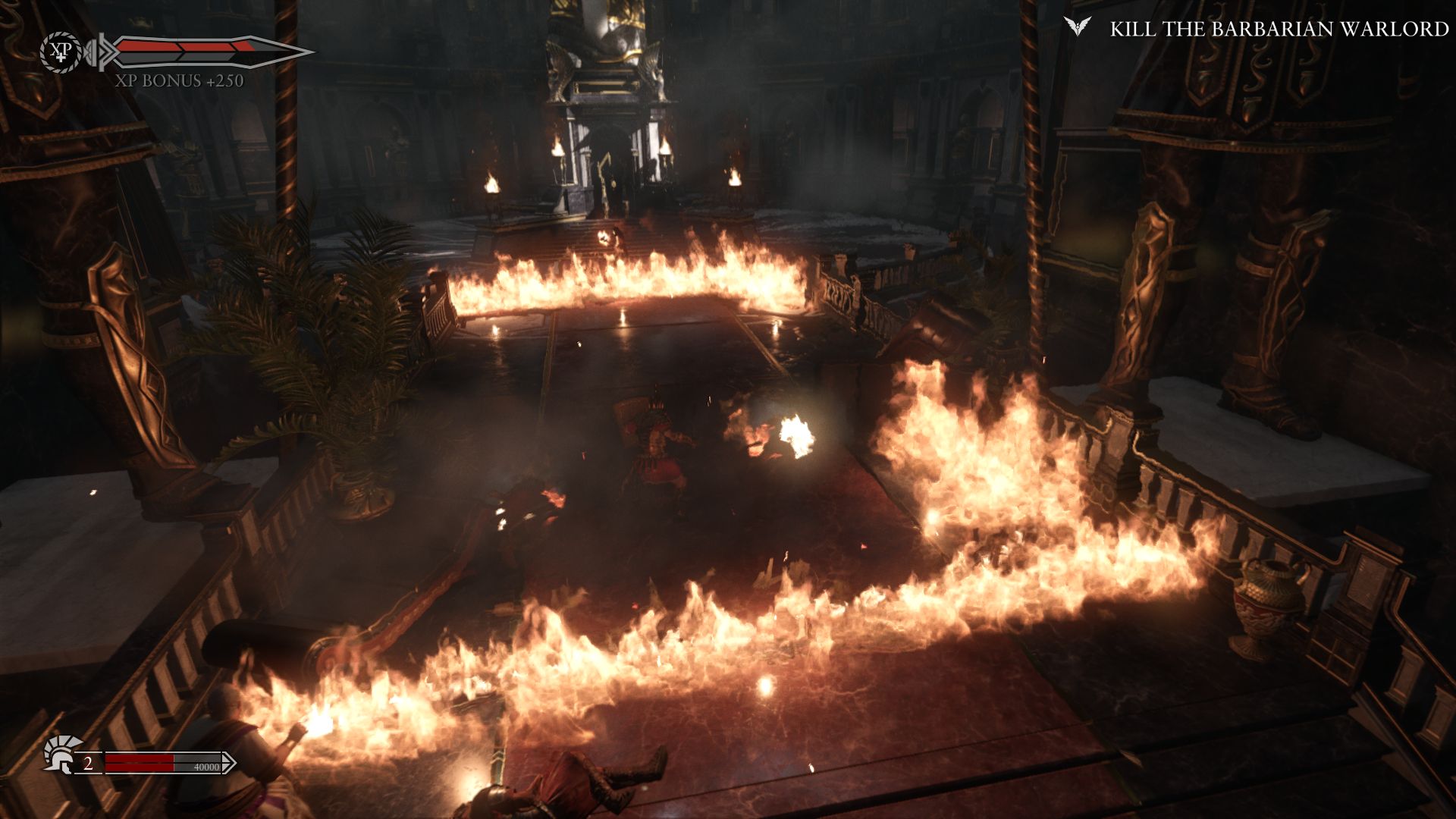Select the Kill the Barbarian Warlord objective
The height and width of the screenshot is (819, 1456).
pyautogui.click(x=1279, y=29)
